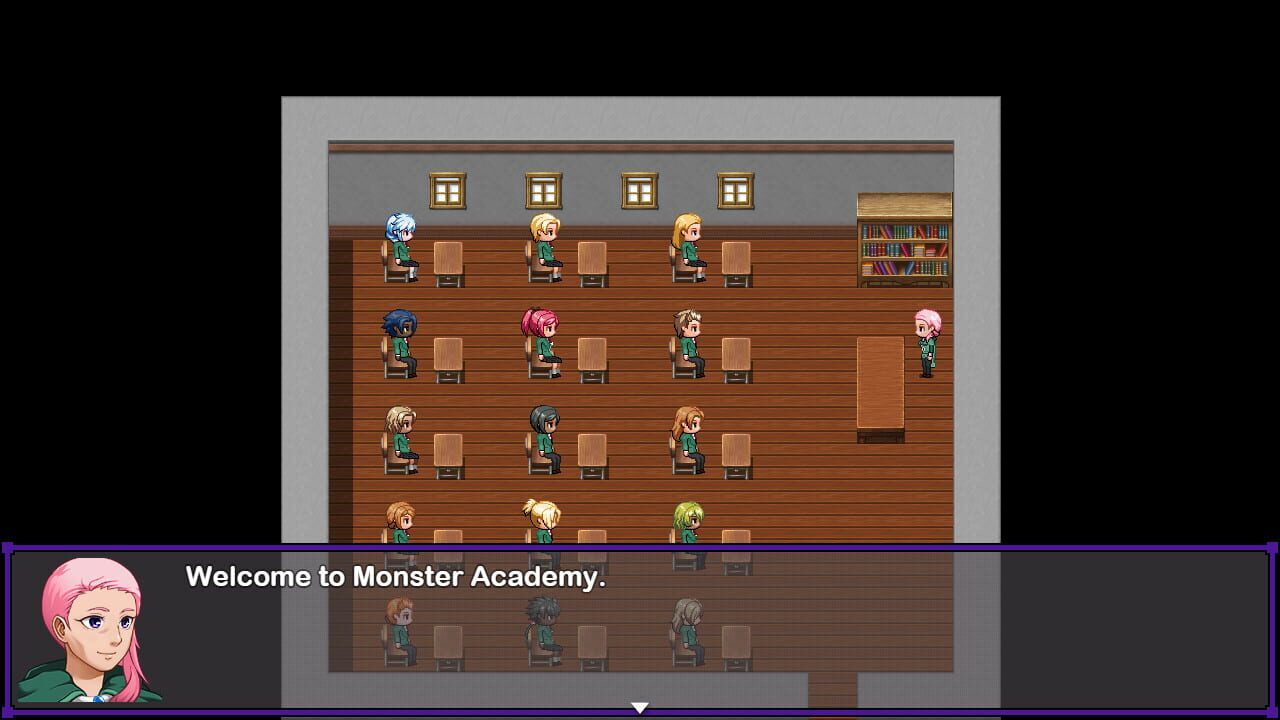This screenshot has height=720, width=1280.
Task: Click the downward continue arrow below the dialogue
Action: [x=639, y=705]
